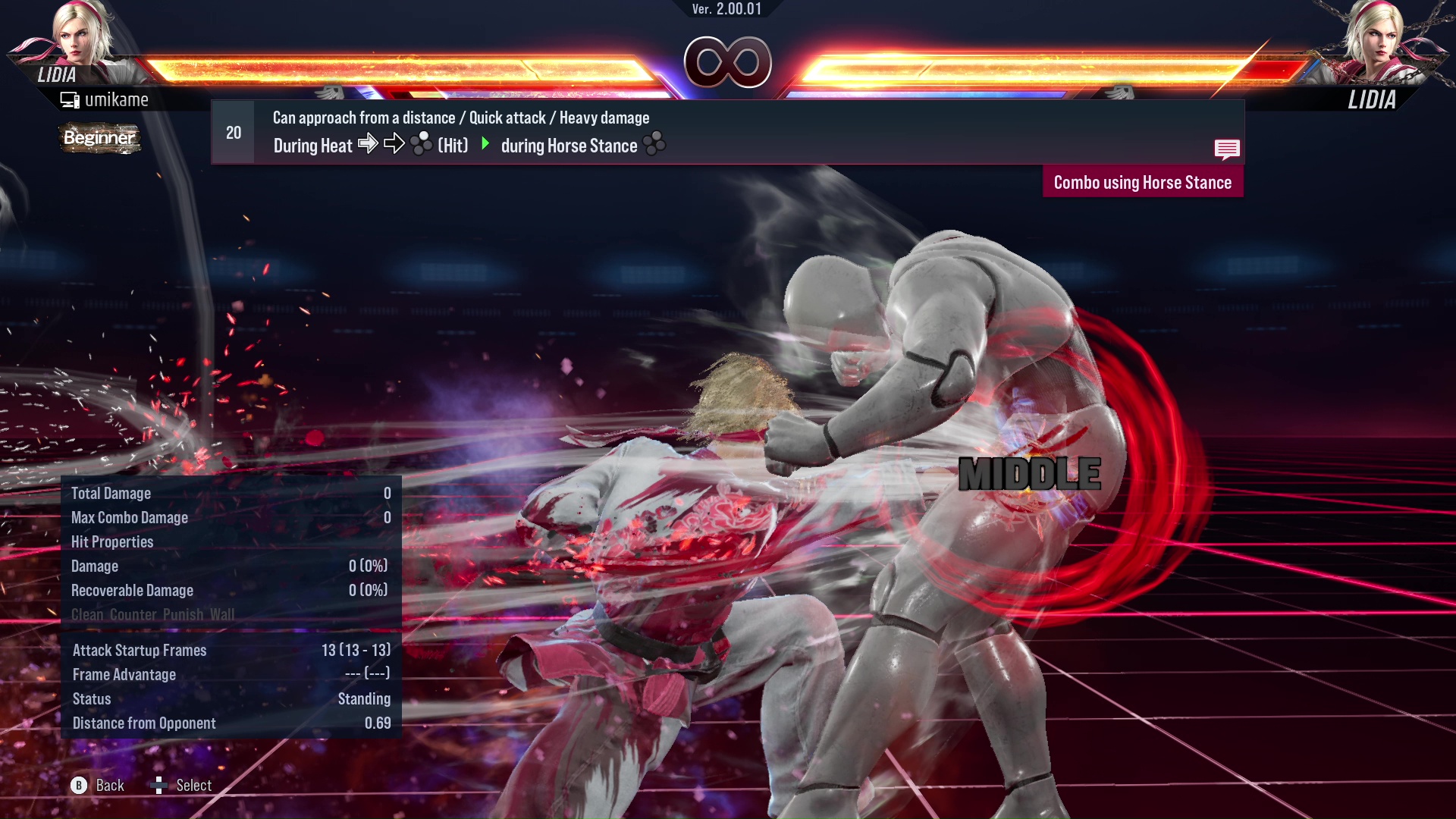Screen dimensions: 1456x819
Task: Click the PC platform icon beside umikame
Action: pyautogui.click(x=70, y=99)
